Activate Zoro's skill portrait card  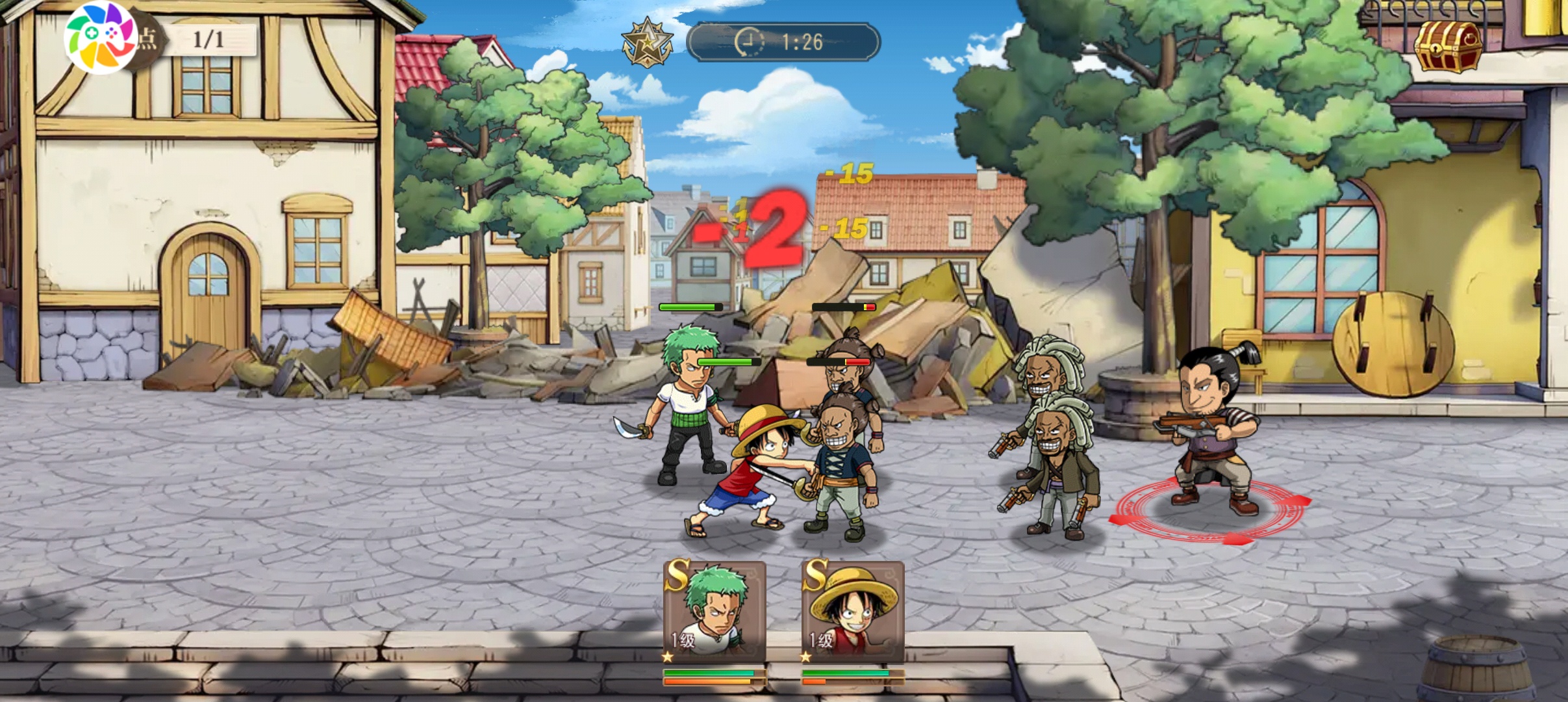[x=714, y=611]
